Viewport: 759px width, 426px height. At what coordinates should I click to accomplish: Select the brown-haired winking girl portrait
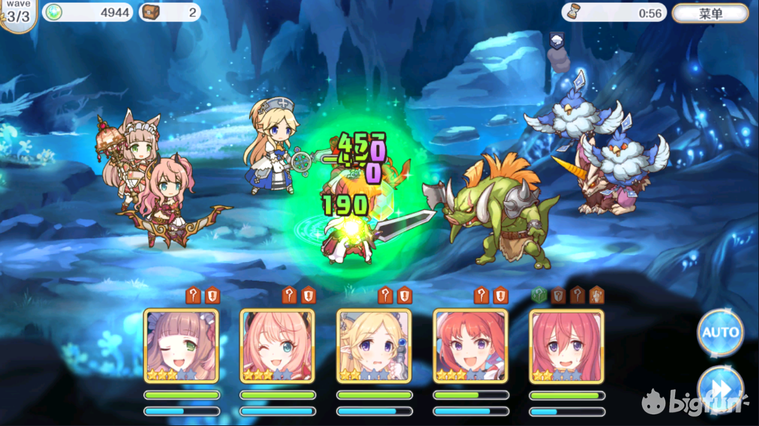[182, 346]
